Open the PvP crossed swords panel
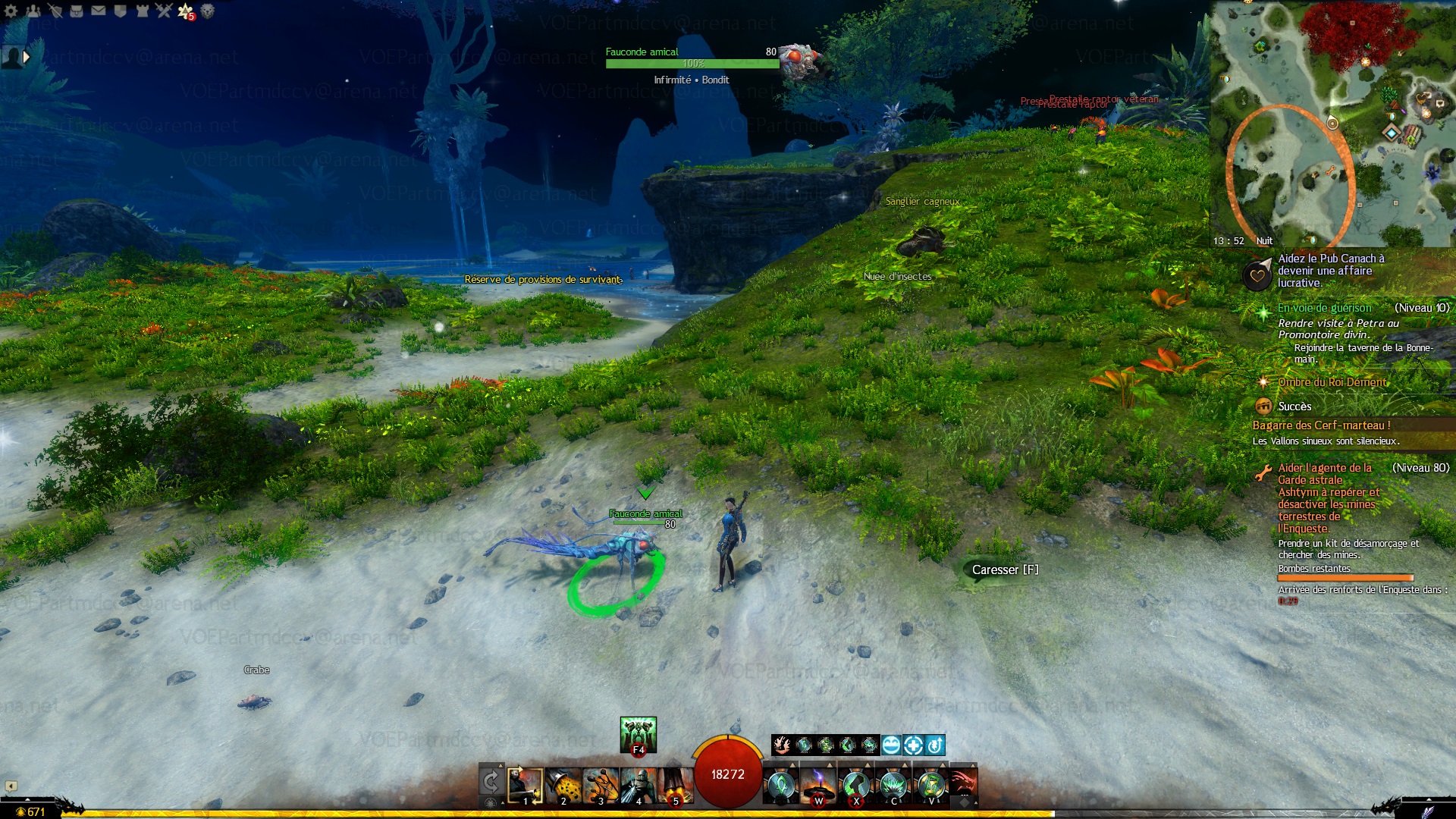The width and height of the screenshot is (1456, 819). tap(164, 11)
